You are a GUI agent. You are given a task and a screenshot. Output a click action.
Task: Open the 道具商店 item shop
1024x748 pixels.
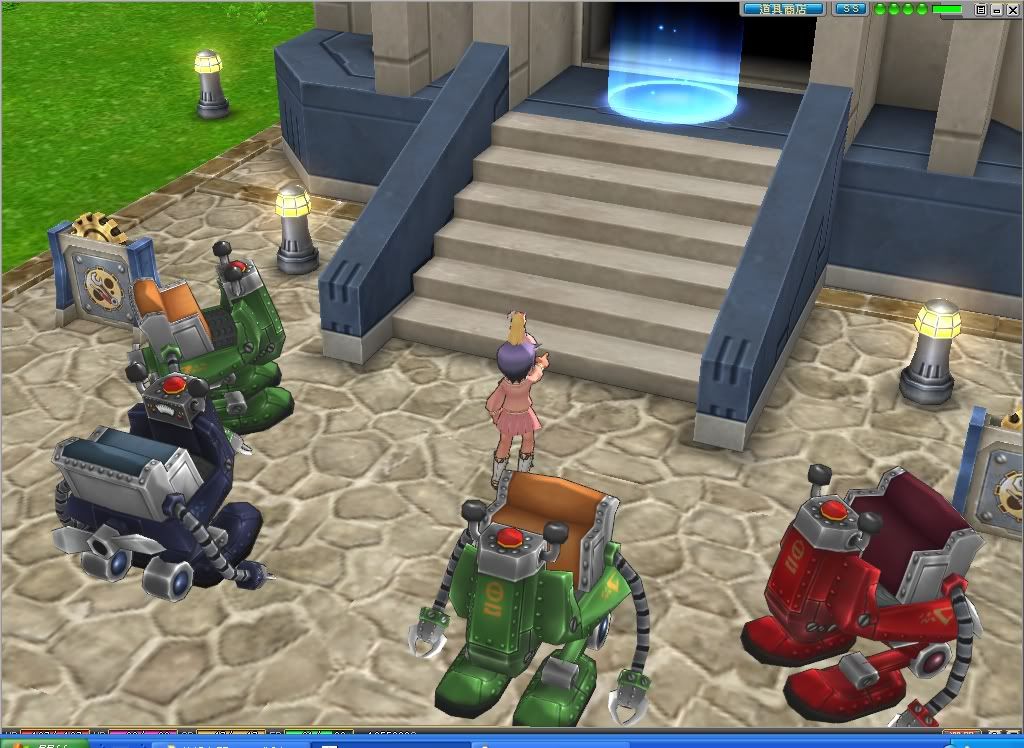point(783,9)
